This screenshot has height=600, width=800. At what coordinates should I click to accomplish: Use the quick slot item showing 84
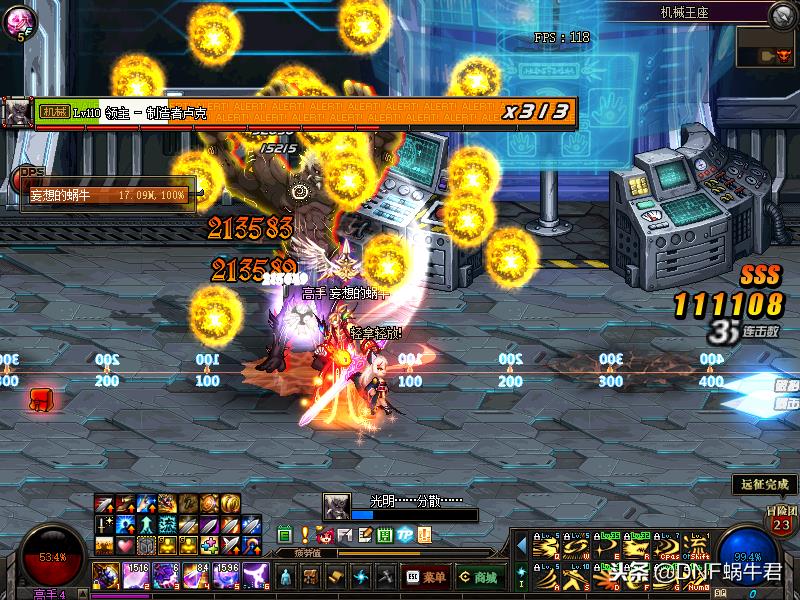point(195,576)
